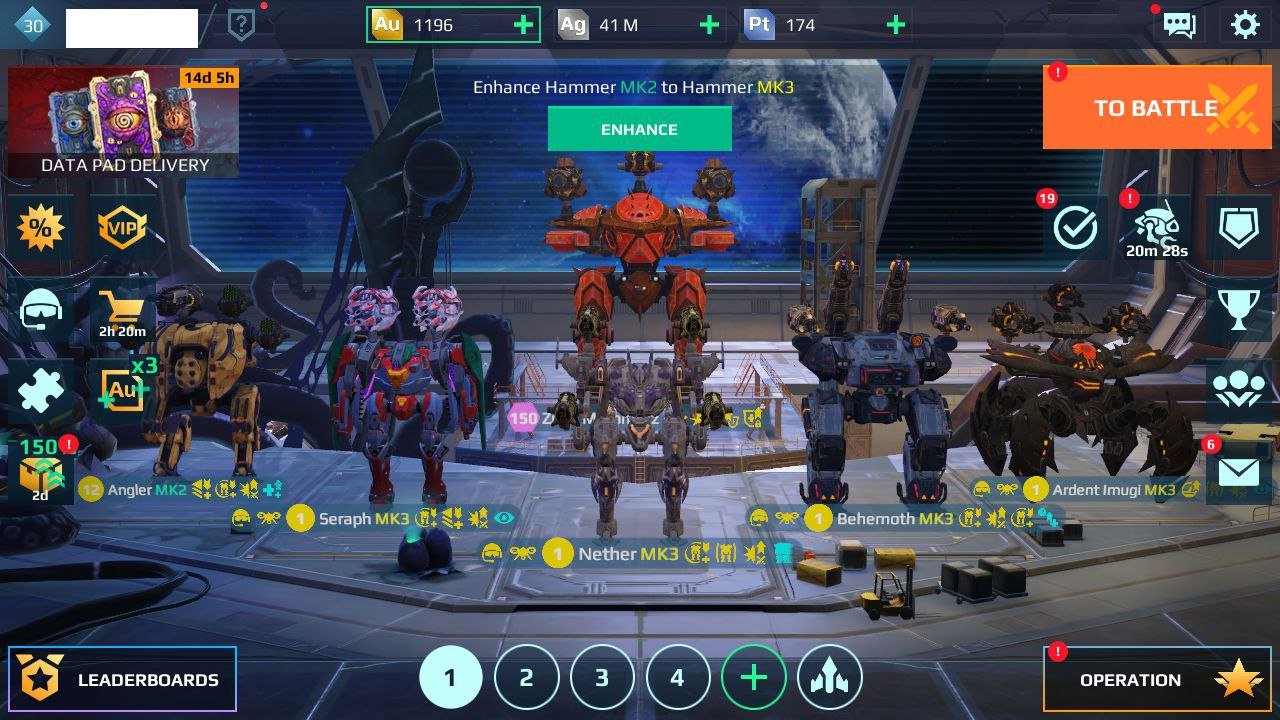Switch to hangar slot 2
The image size is (1280, 720).
(x=526, y=678)
